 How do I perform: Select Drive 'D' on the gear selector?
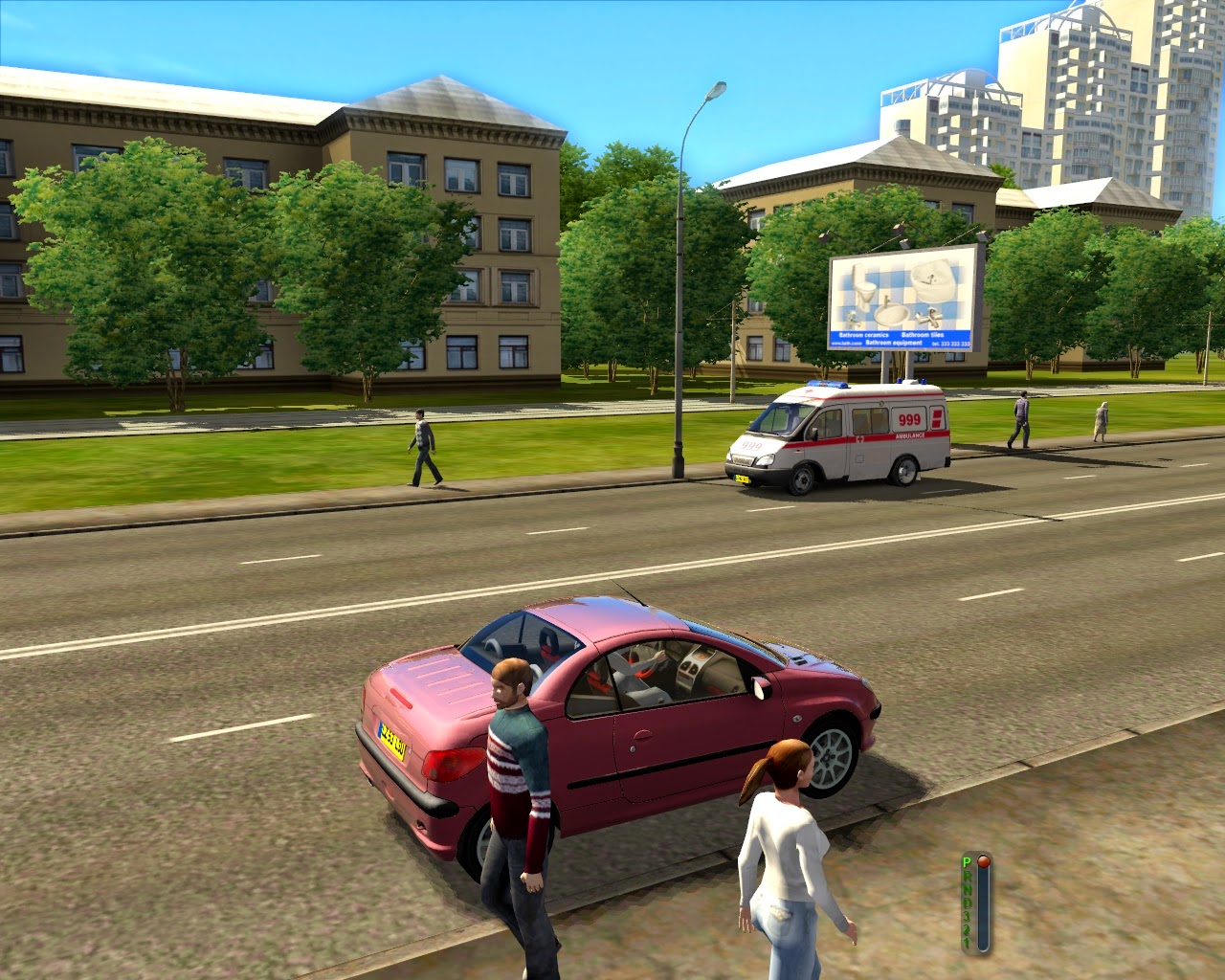pyautogui.click(x=969, y=903)
